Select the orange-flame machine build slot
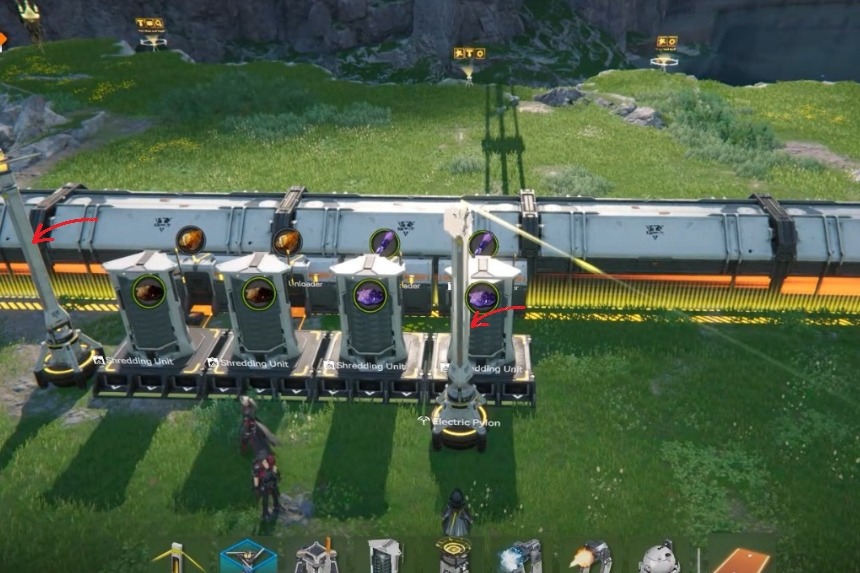Screen dimensions: 860x573 pos(590,556)
